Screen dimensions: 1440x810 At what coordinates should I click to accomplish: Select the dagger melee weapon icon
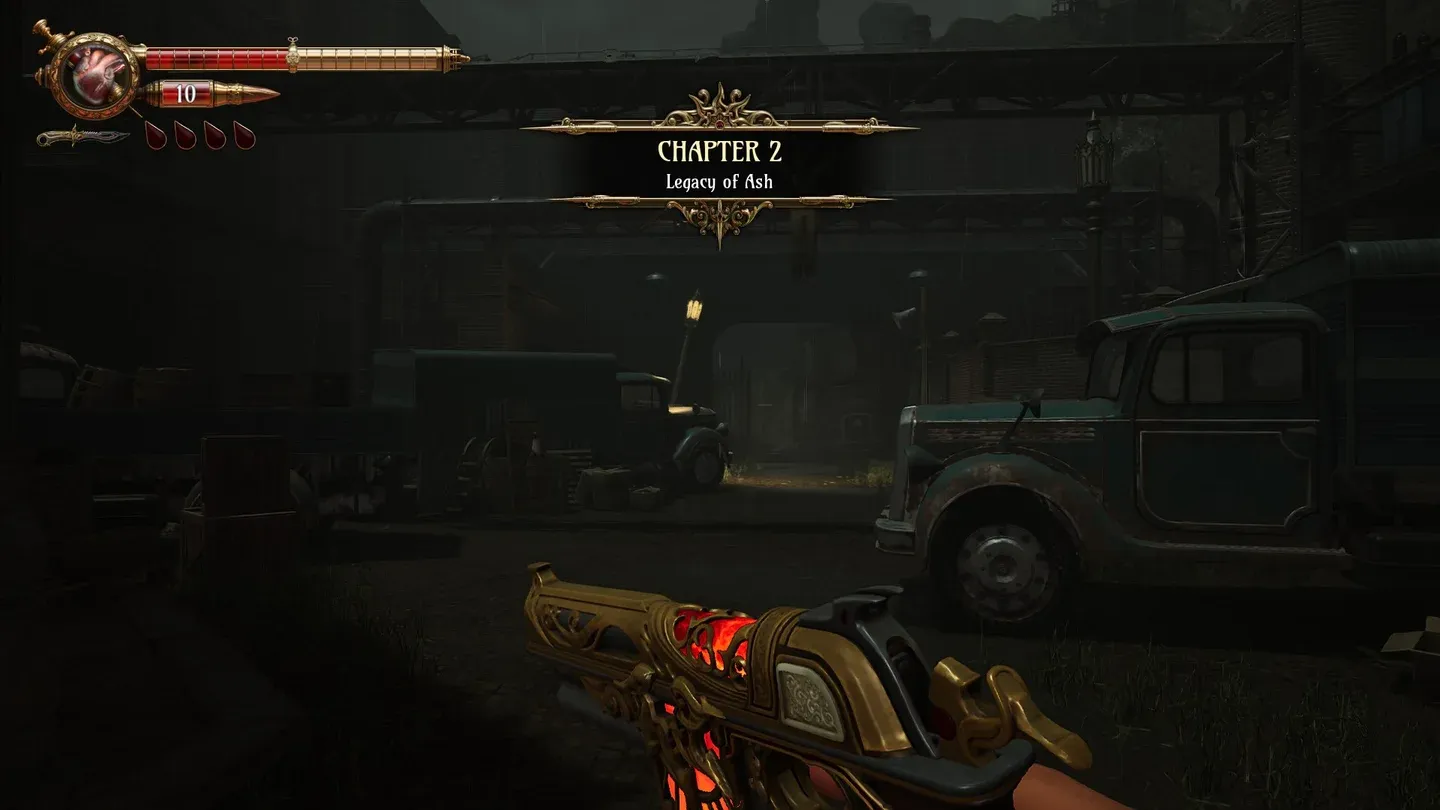[82, 136]
